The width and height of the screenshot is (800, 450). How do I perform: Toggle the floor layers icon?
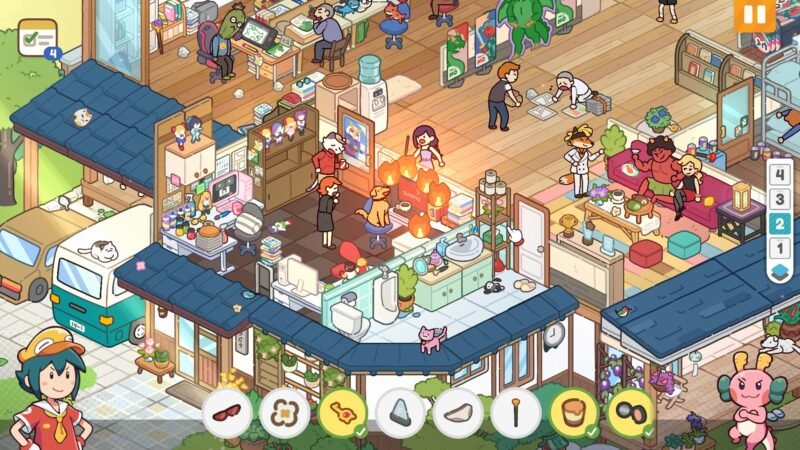click(779, 272)
